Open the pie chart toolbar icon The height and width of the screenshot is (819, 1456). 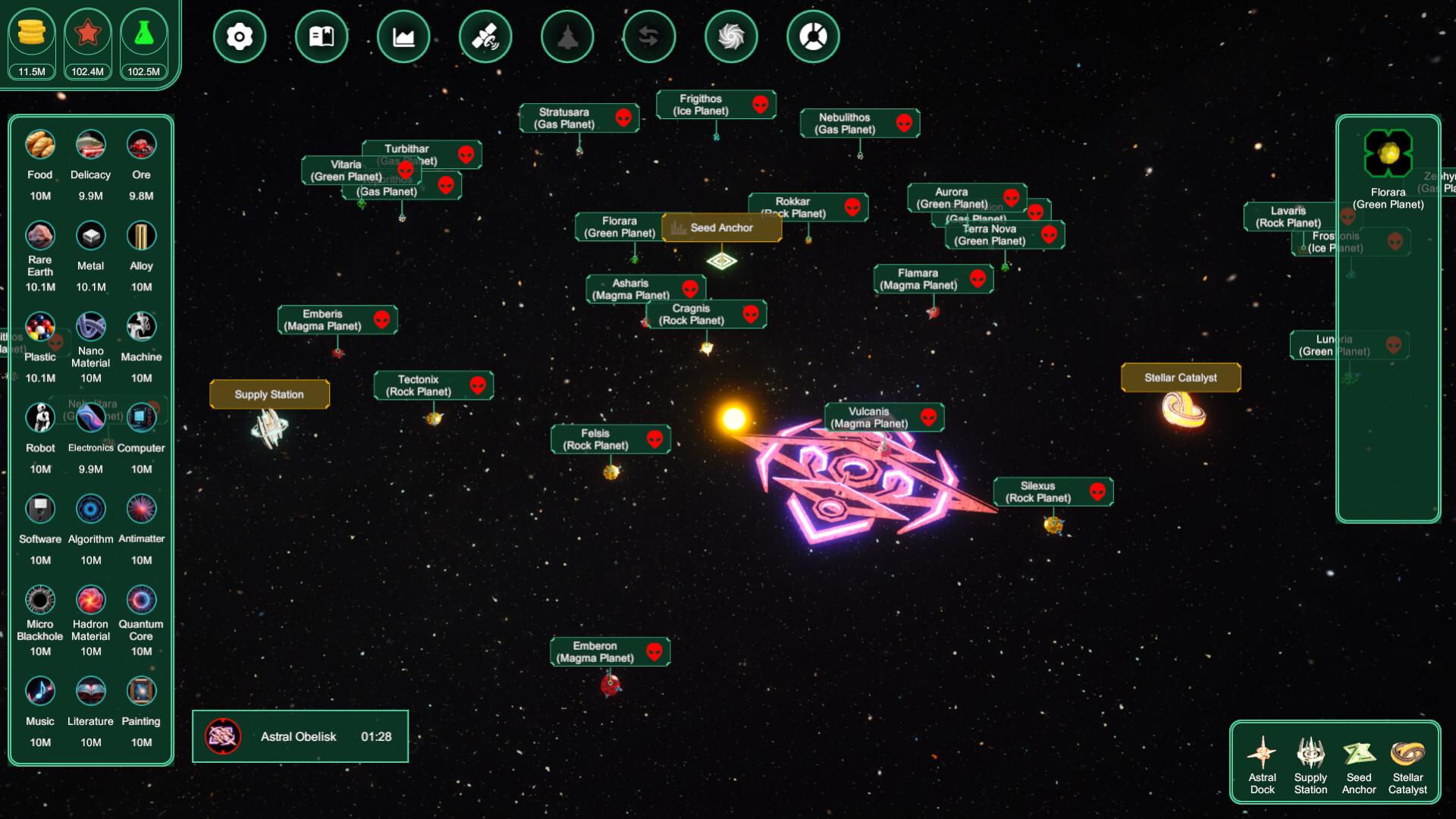click(813, 36)
